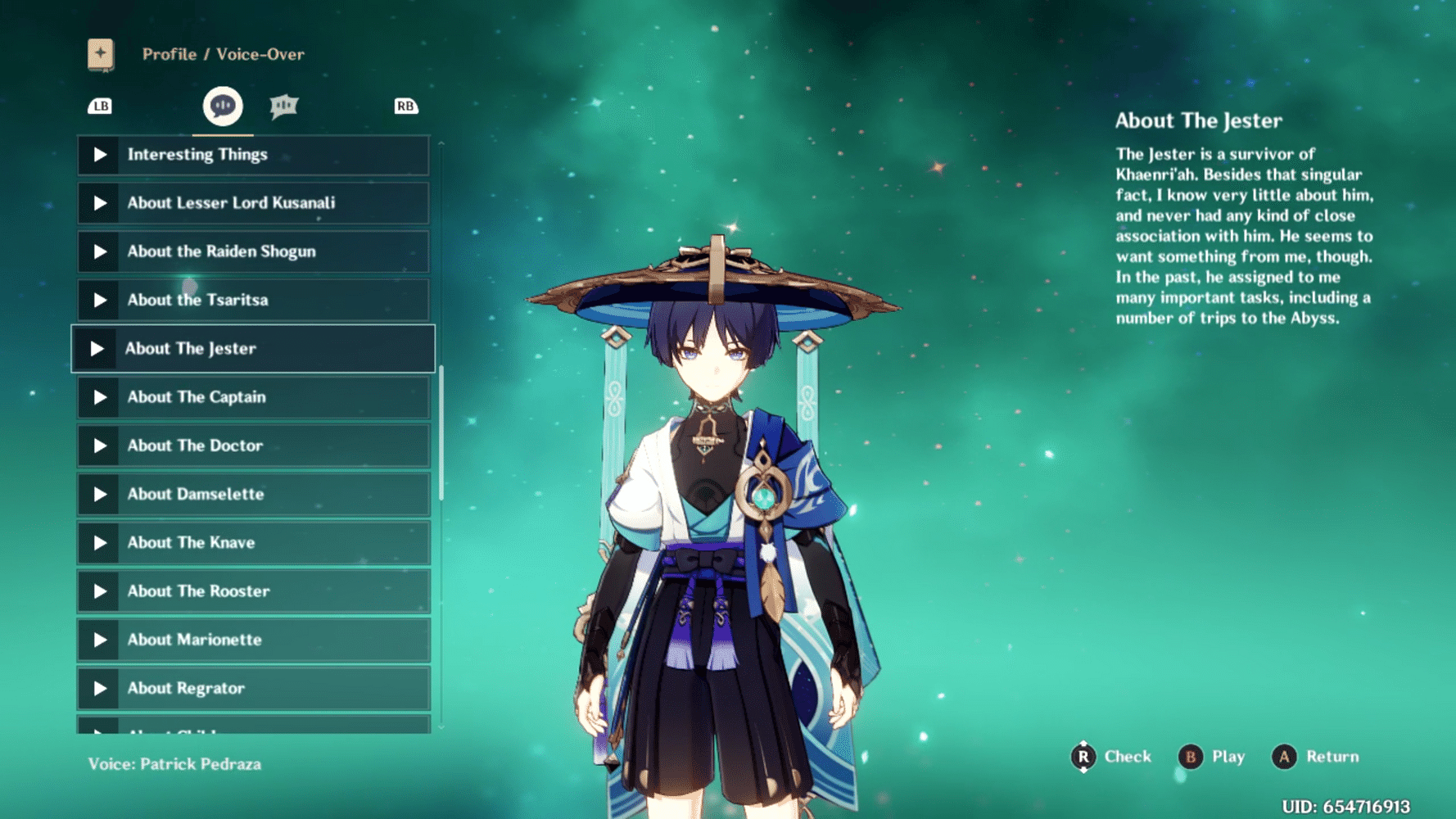1456x819 pixels.
Task: Select the voice-over speech bubble tab icon
Action: [221, 105]
